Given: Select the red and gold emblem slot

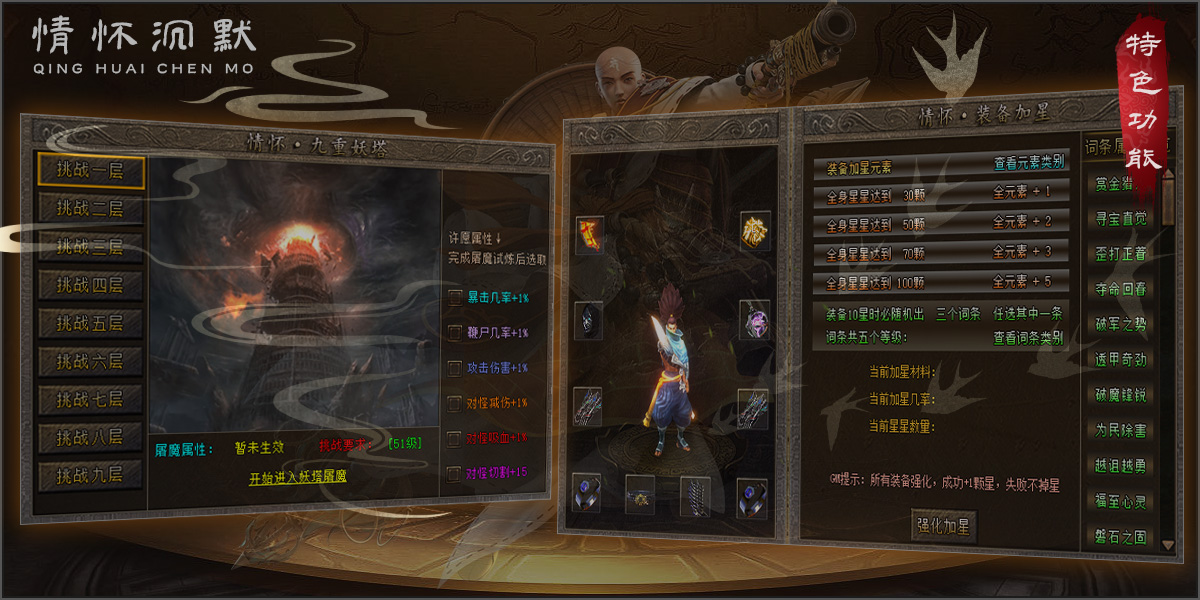Looking at the screenshot, I should click(x=589, y=235).
